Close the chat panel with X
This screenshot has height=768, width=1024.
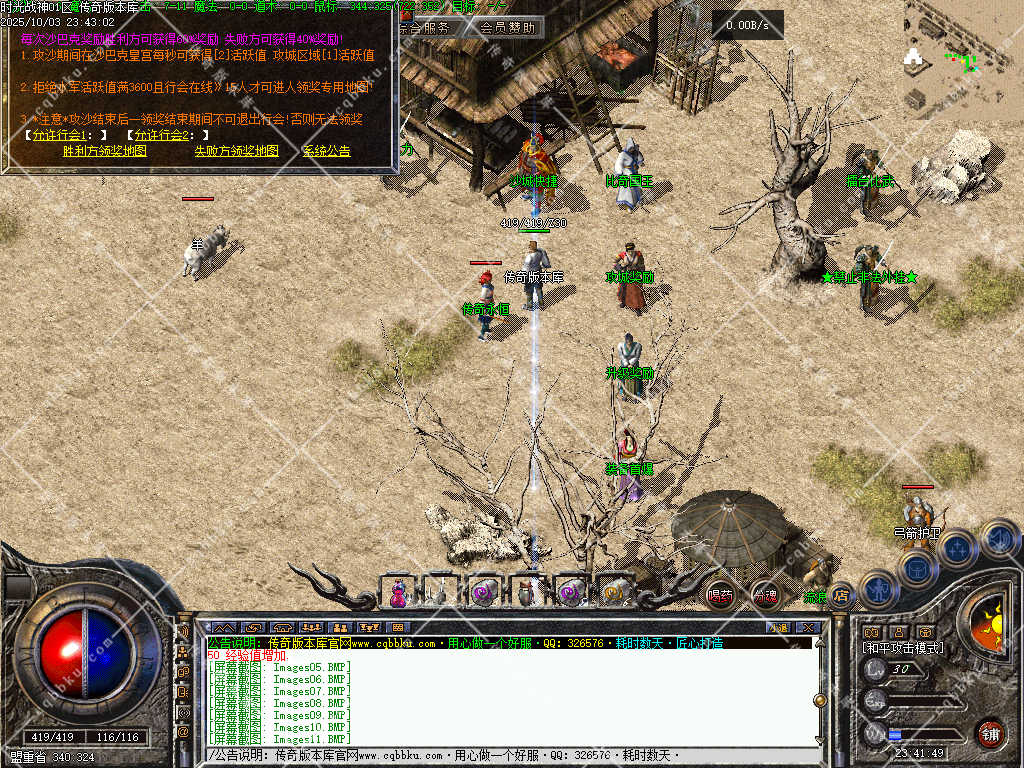point(807,627)
